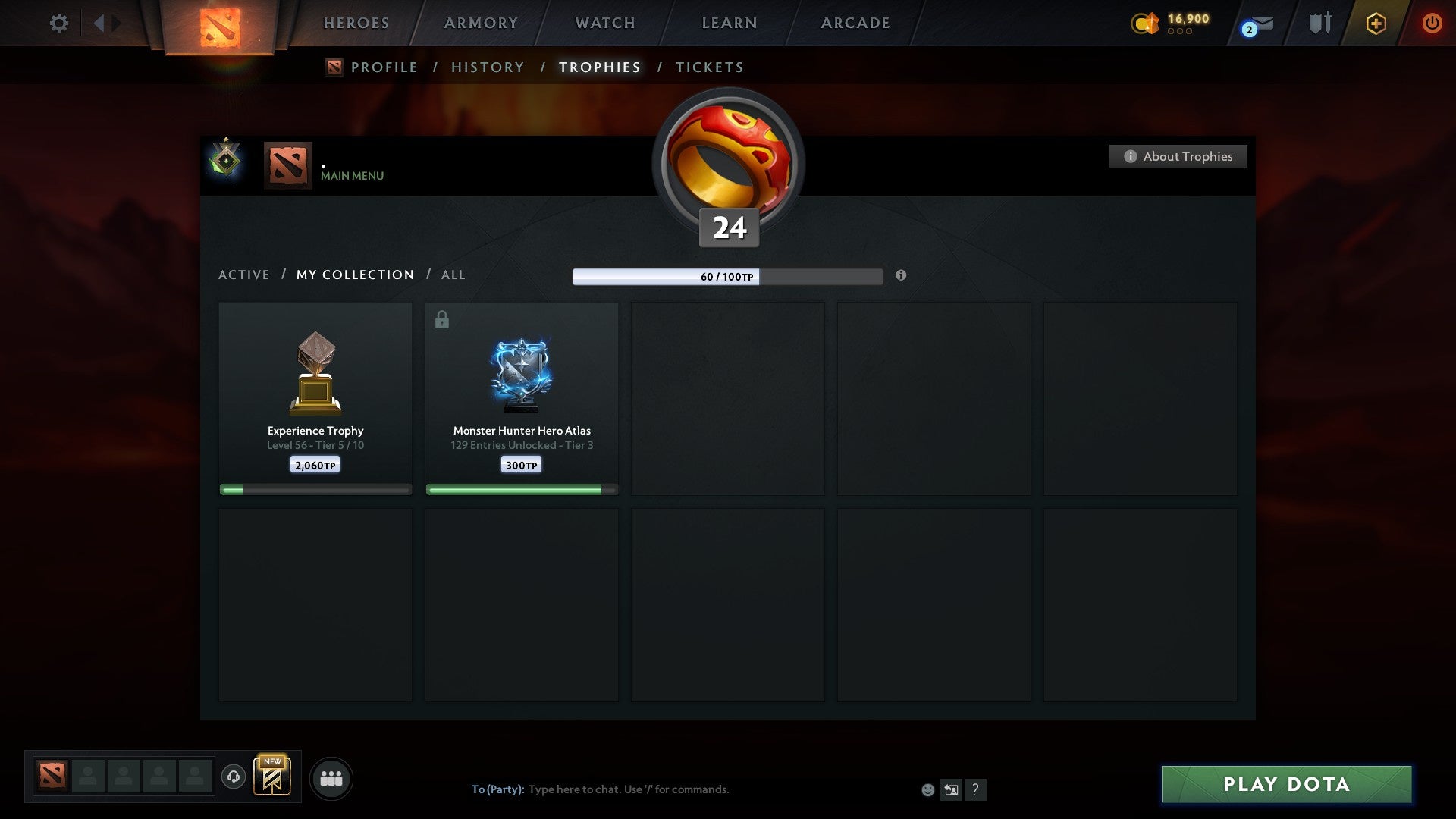Select the headset voice chat icon
1456x819 pixels.
coord(234,777)
